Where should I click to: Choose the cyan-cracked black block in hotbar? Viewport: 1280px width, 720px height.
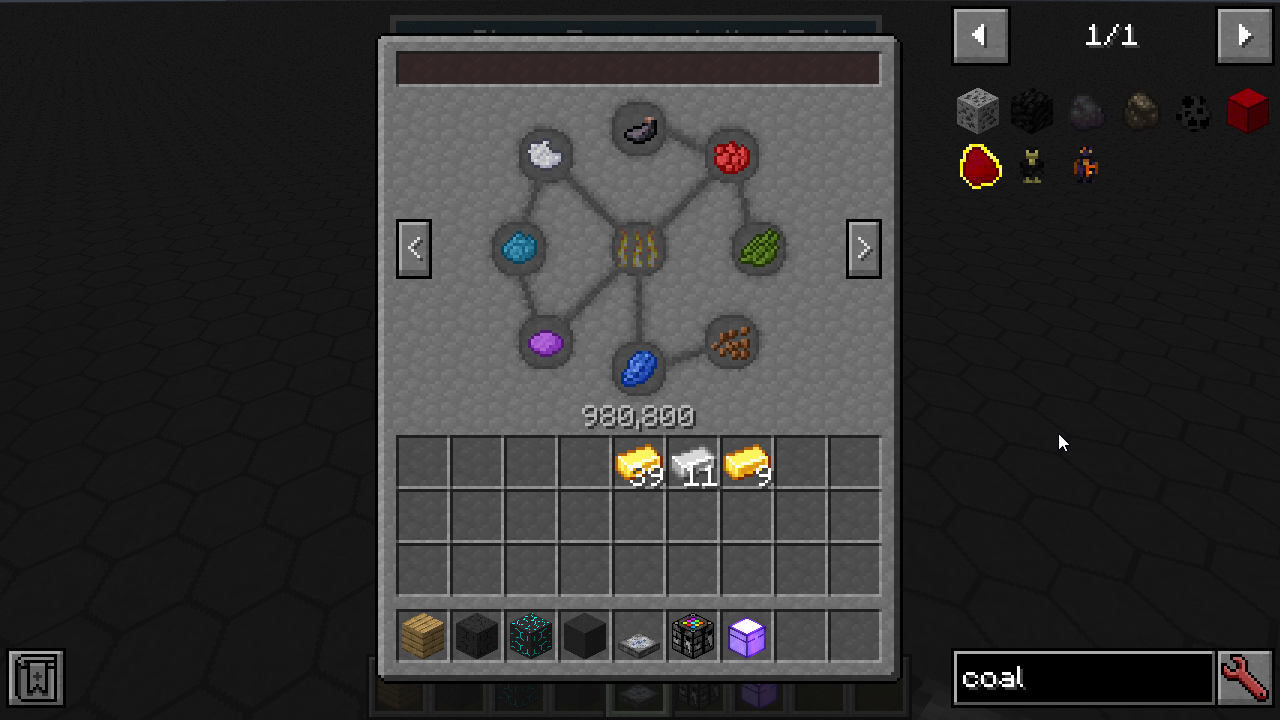click(531, 636)
